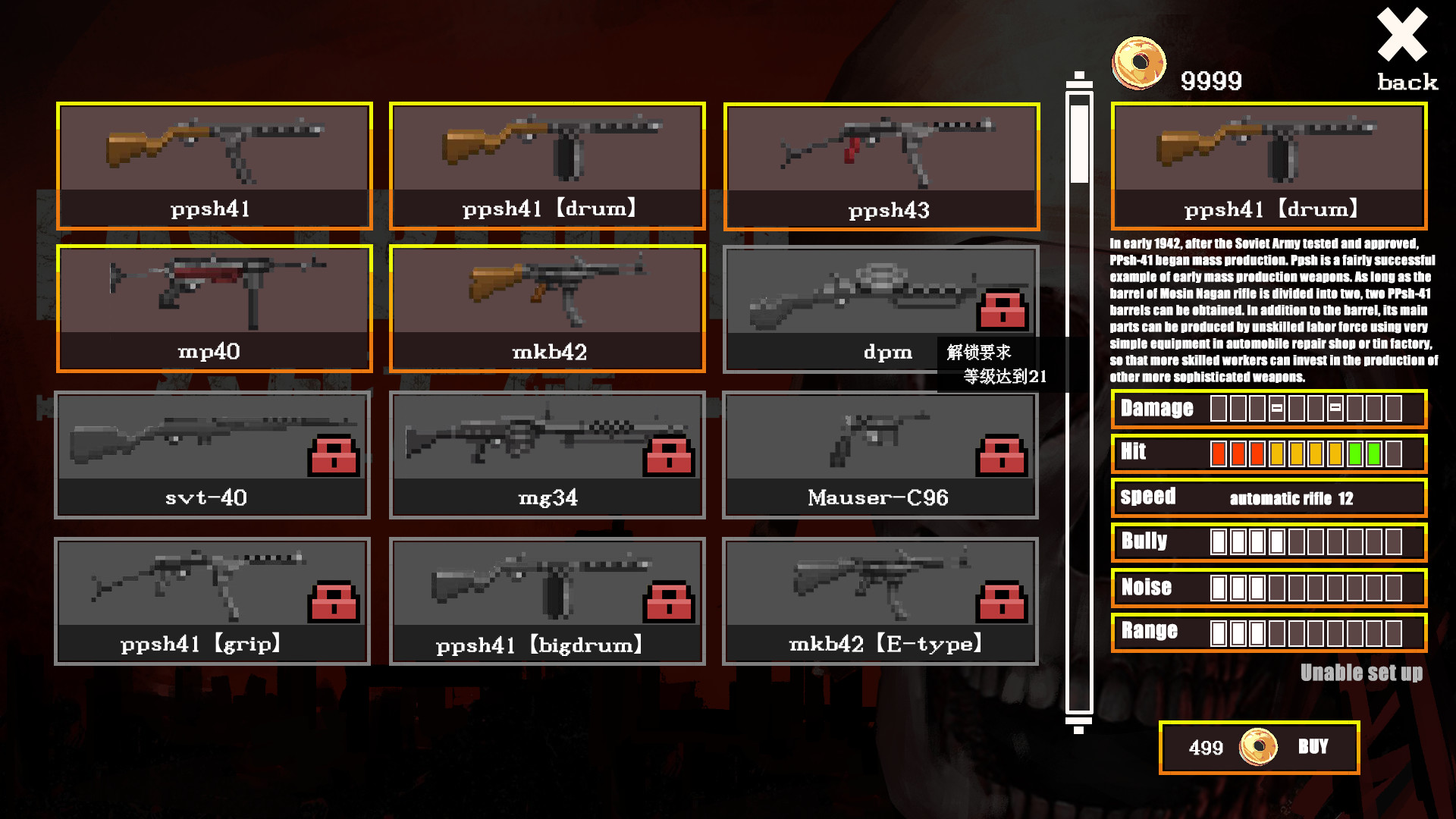Click the lock icon on mg34
Viewport: 1456px width, 819px height.
tap(669, 457)
